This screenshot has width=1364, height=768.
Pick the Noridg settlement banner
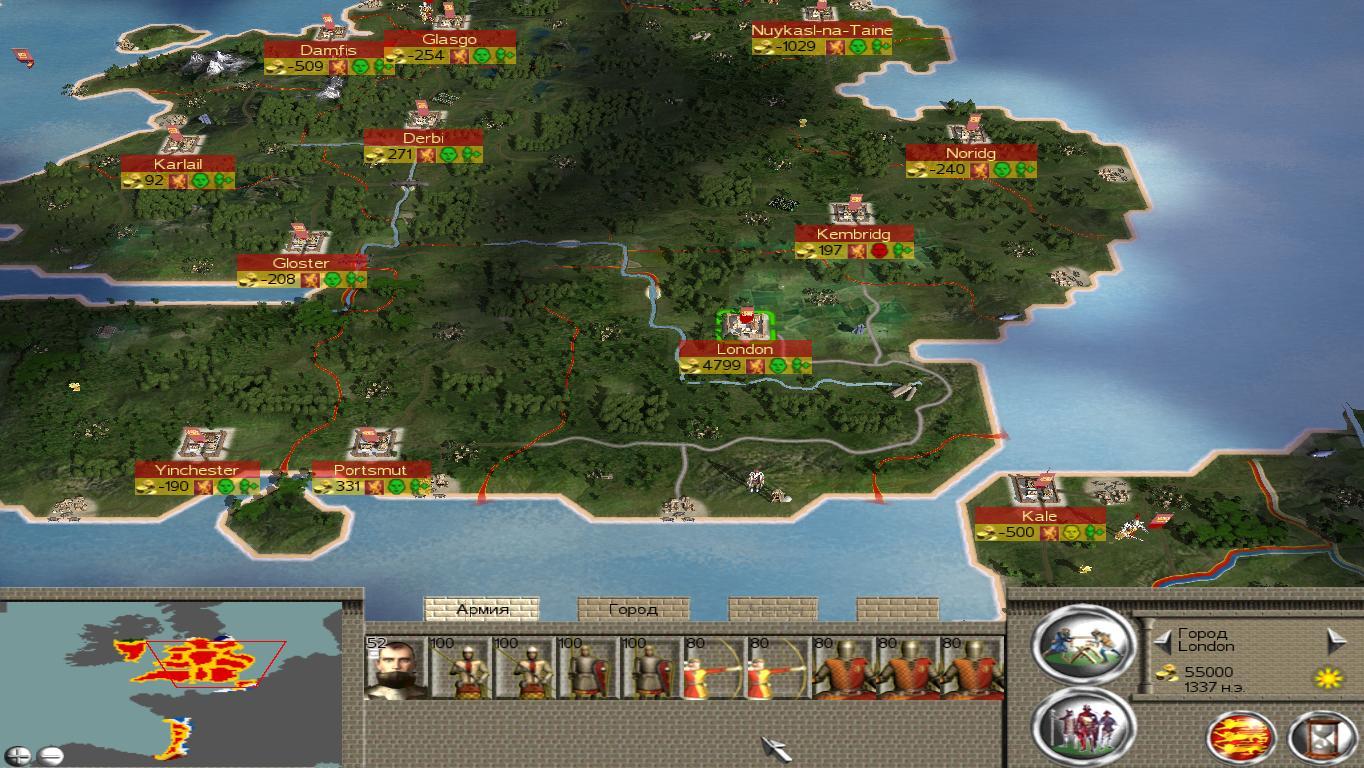(x=970, y=154)
